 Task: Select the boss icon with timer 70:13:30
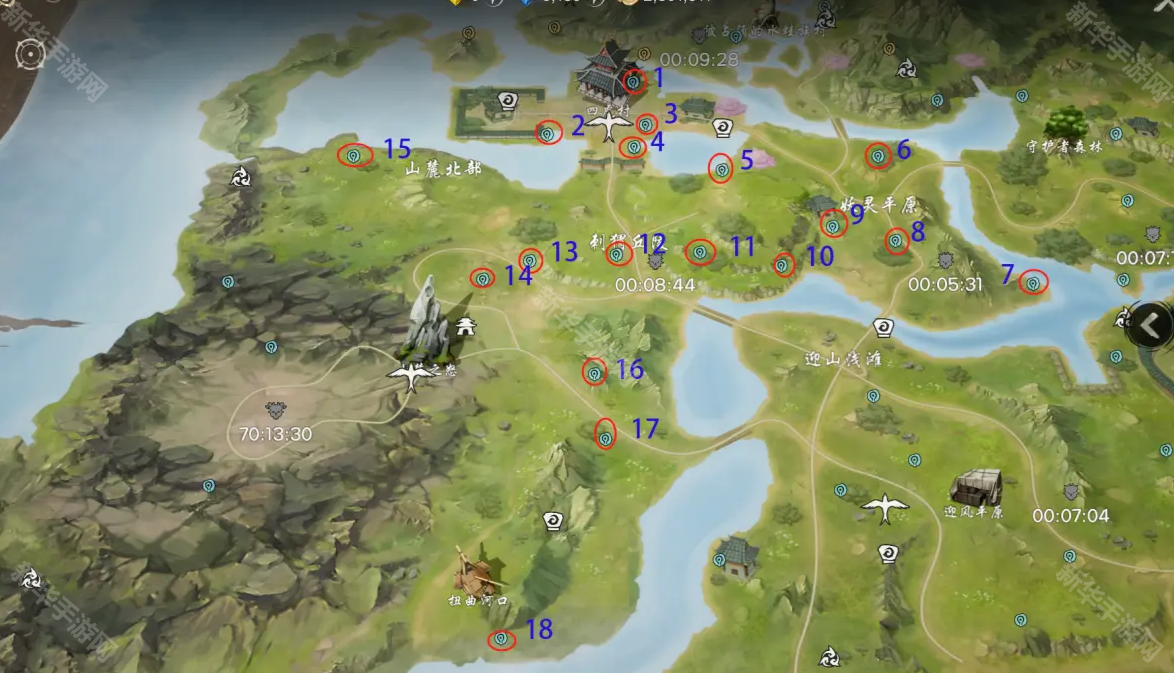[275, 410]
